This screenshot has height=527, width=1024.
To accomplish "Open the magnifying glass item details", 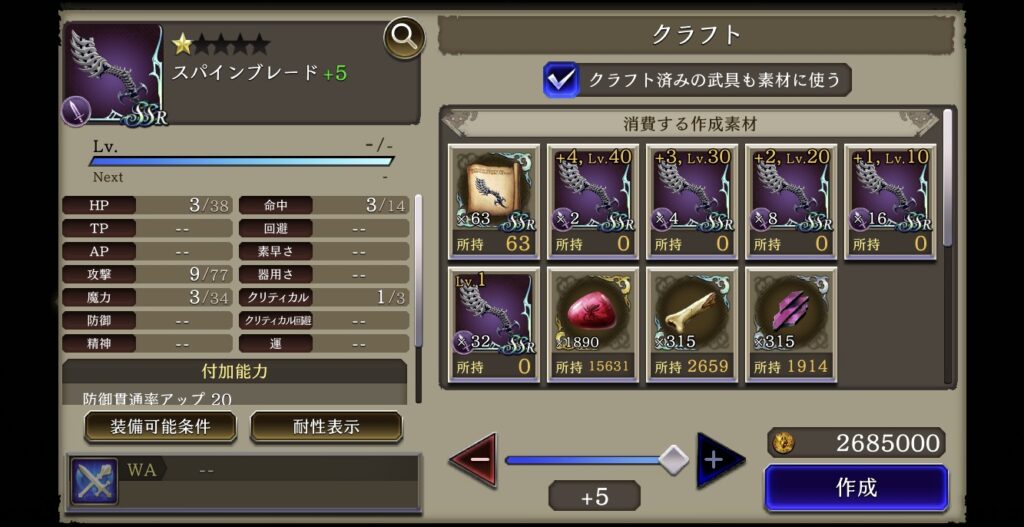I will coord(404,39).
